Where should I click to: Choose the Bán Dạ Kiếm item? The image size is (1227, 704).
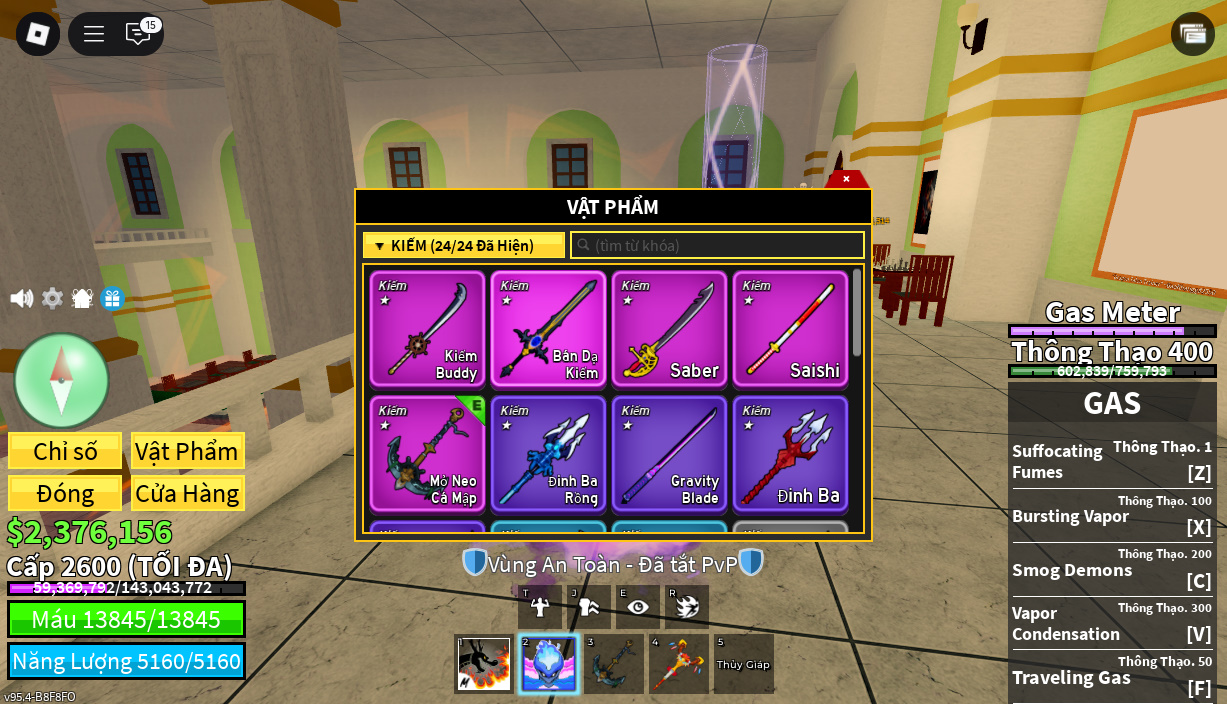point(548,329)
